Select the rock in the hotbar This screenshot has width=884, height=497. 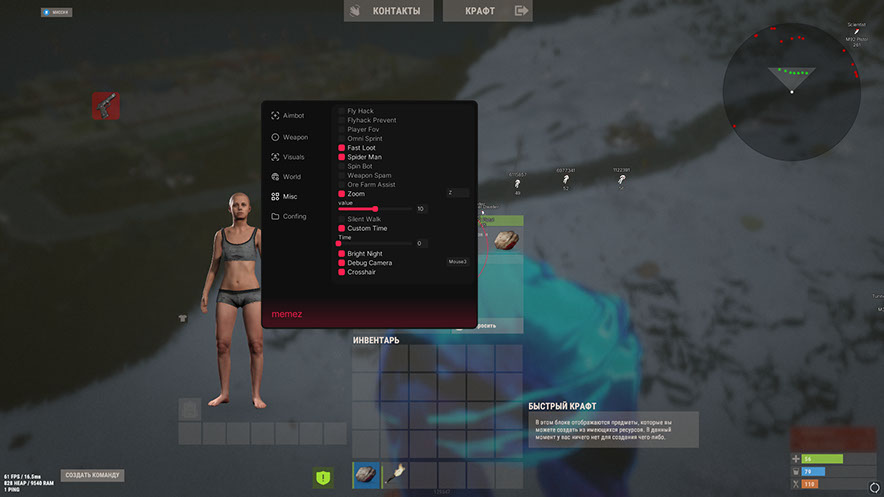click(366, 475)
